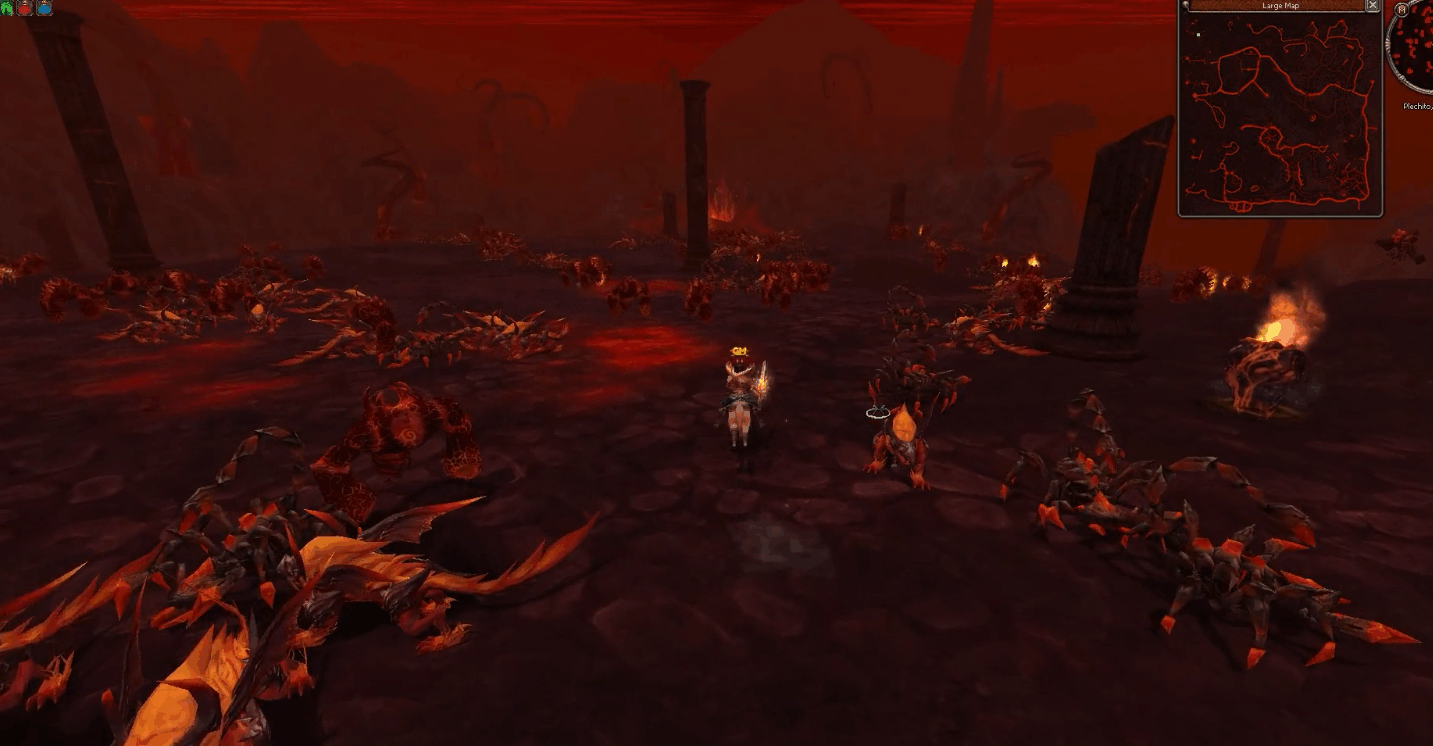The width and height of the screenshot is (1433, 746).
Task: Click the Large Map title bar
Action: coord(1279,6)
